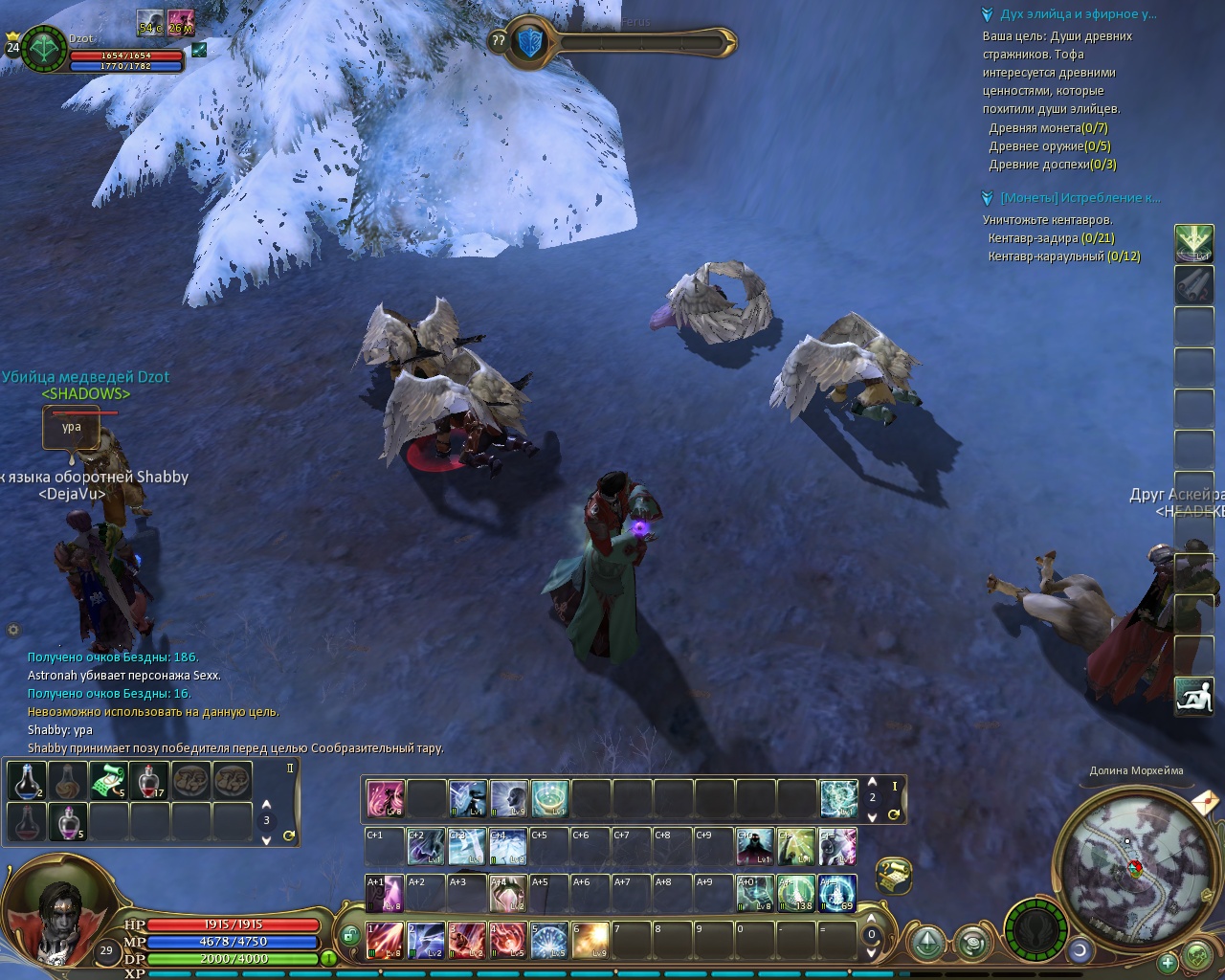Click the centaur extermination coin quest title
This screenshot has height=980, width=1225.
pyautogui.click(x=1080, y=198)
